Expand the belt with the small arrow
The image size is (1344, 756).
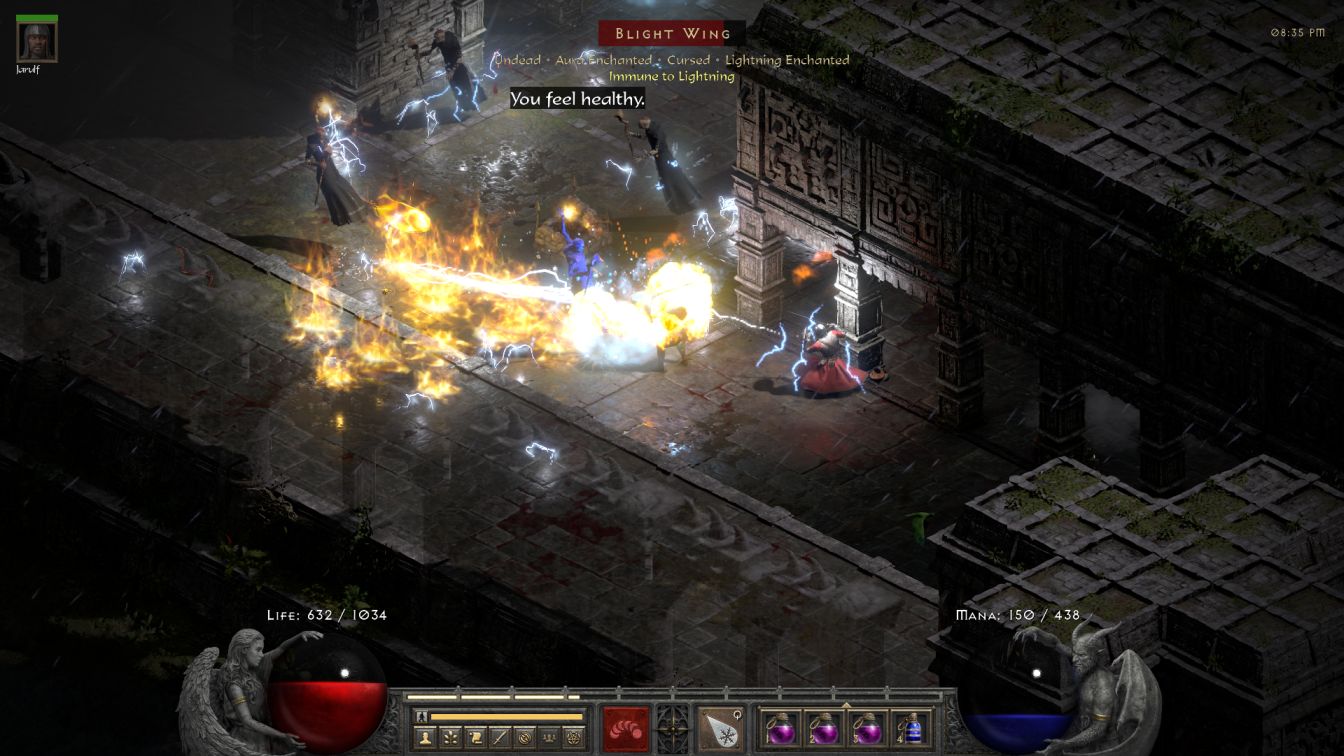tap(846, 704)
